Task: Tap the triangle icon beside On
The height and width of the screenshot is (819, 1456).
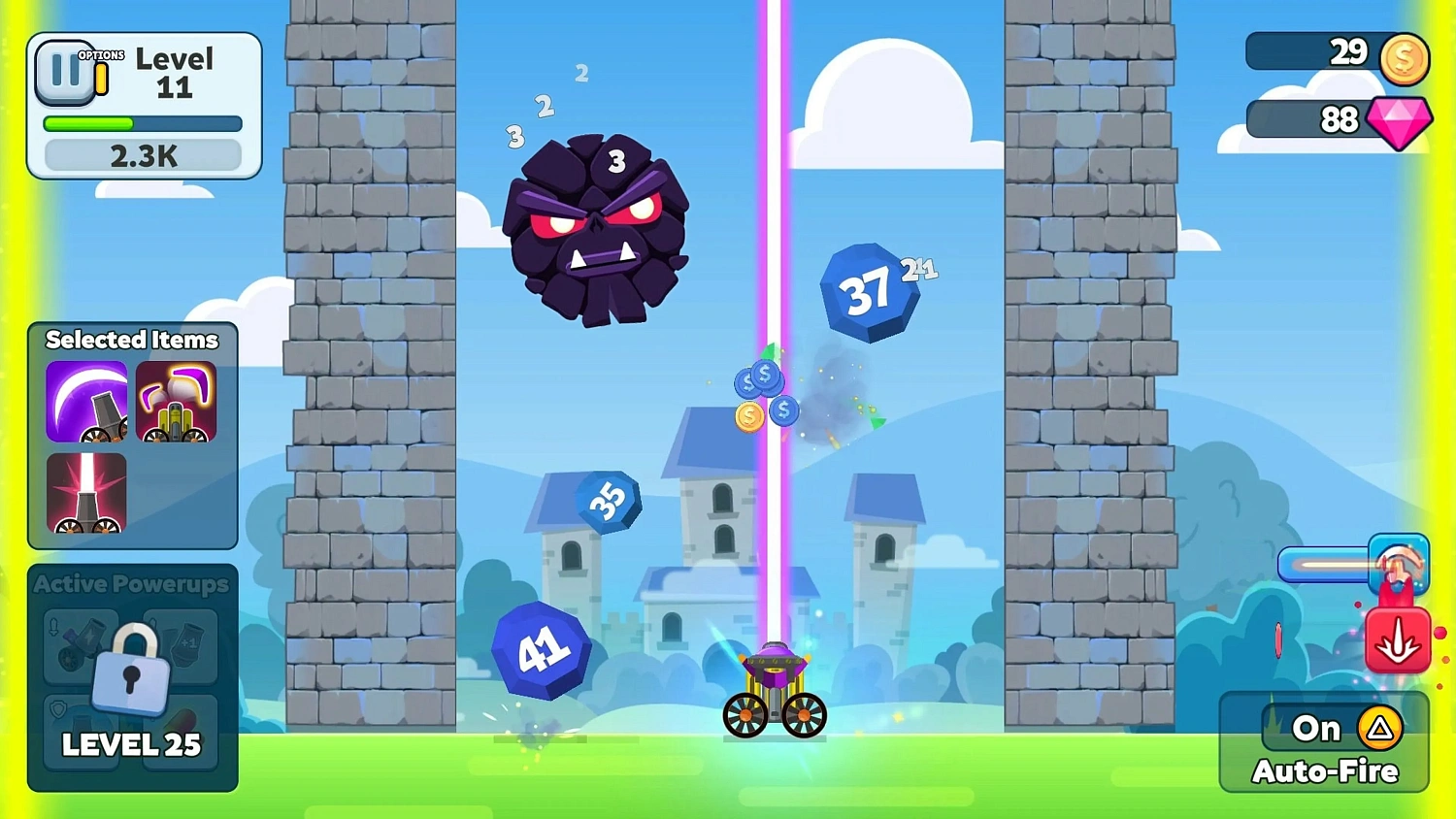Action: coord(1378,727)
